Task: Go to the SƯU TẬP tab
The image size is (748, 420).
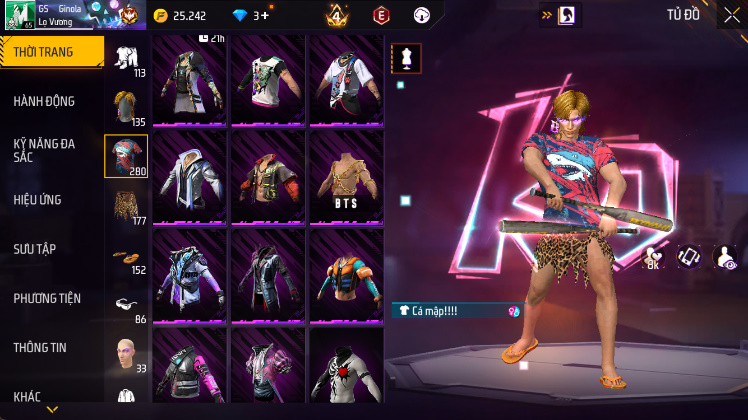Action: 35,249
